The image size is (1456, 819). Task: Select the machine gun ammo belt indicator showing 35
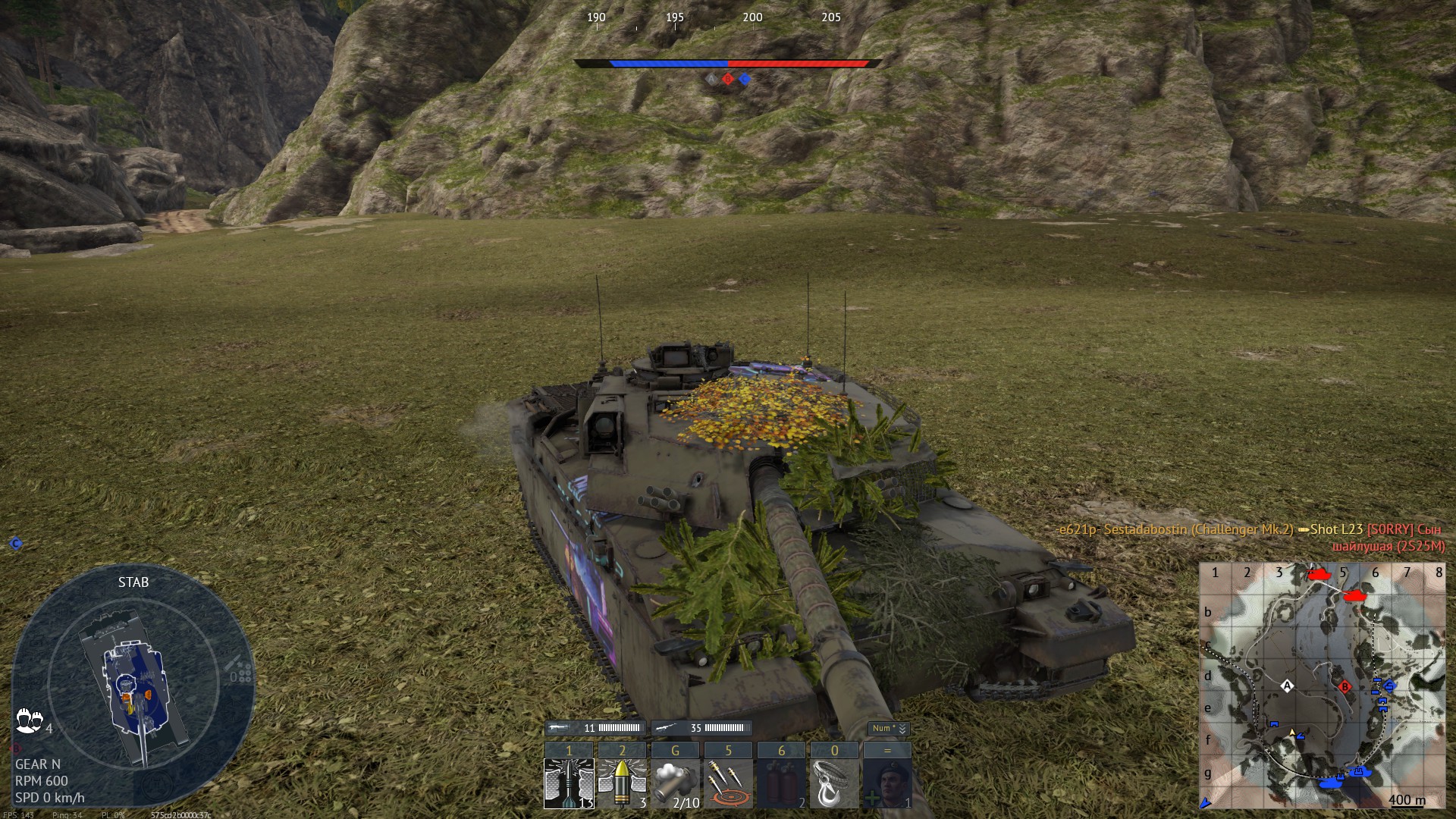click(701, 728)
